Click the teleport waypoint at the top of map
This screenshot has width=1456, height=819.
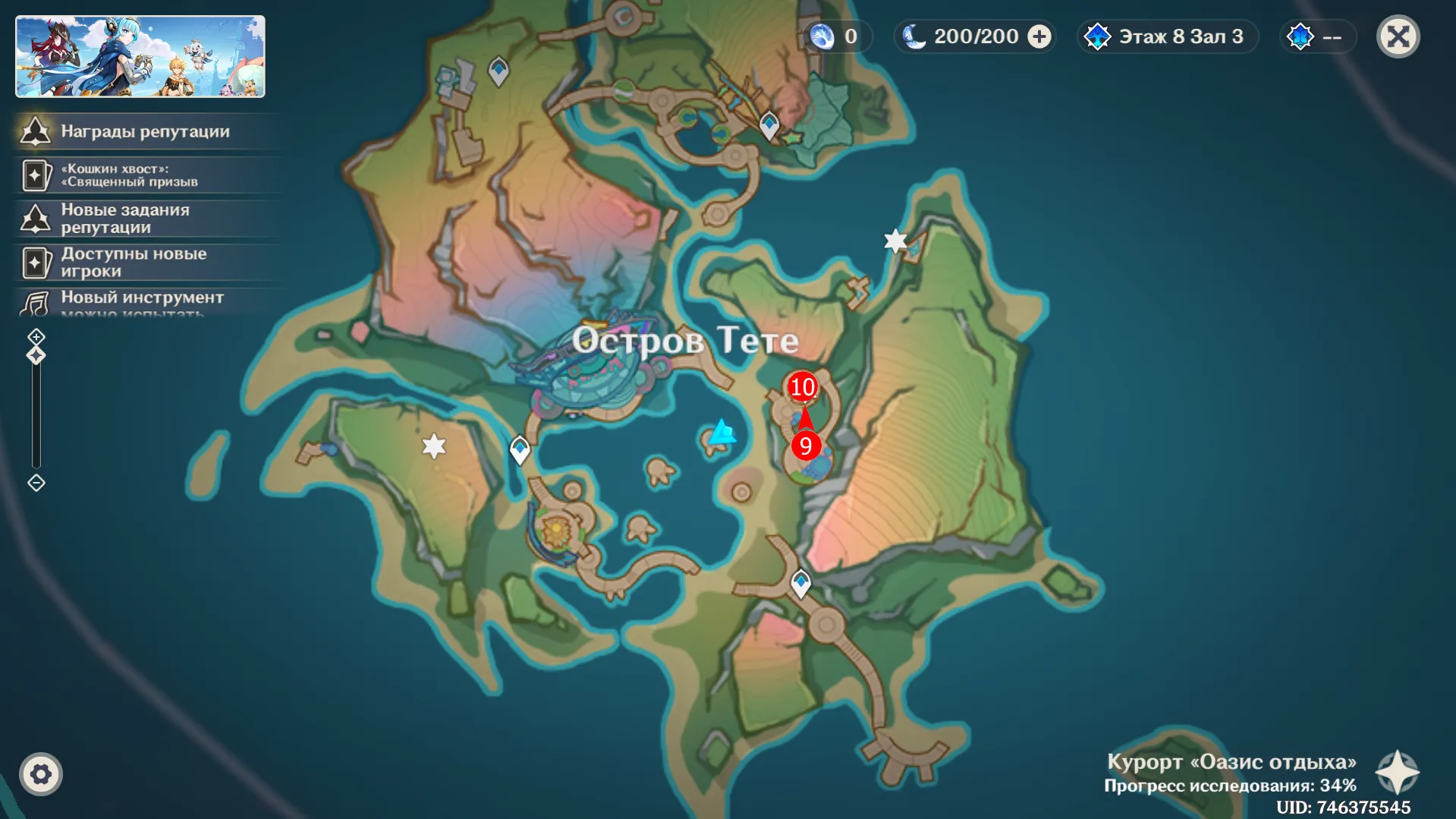(498, 69)
